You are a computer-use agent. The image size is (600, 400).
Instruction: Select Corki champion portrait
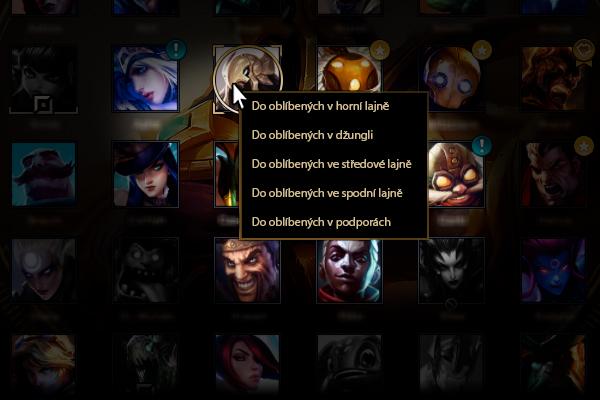[453, 173]
